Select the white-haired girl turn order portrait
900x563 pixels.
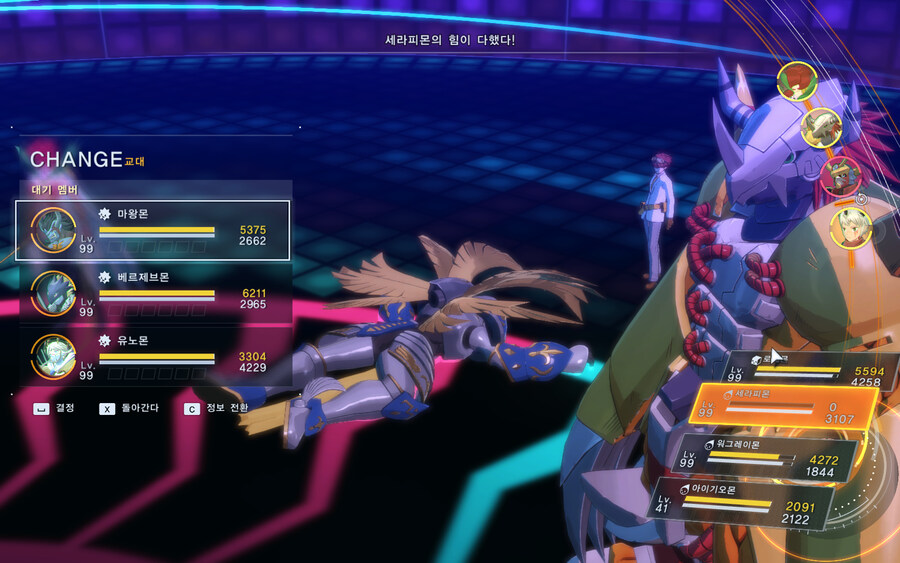click(851, 227)
